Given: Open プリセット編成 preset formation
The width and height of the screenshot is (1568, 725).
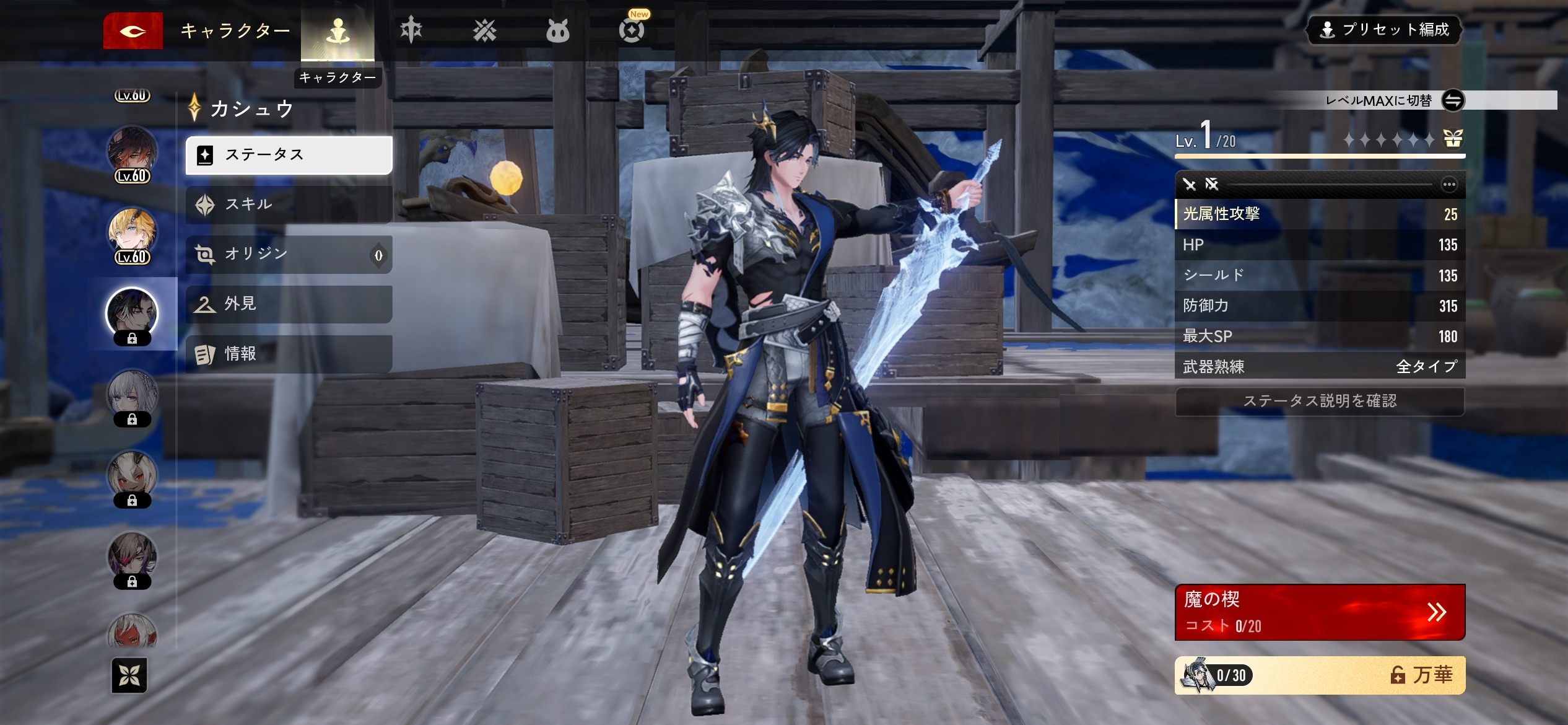Looking at the screenshot, I should click(x=1383, y=30).
